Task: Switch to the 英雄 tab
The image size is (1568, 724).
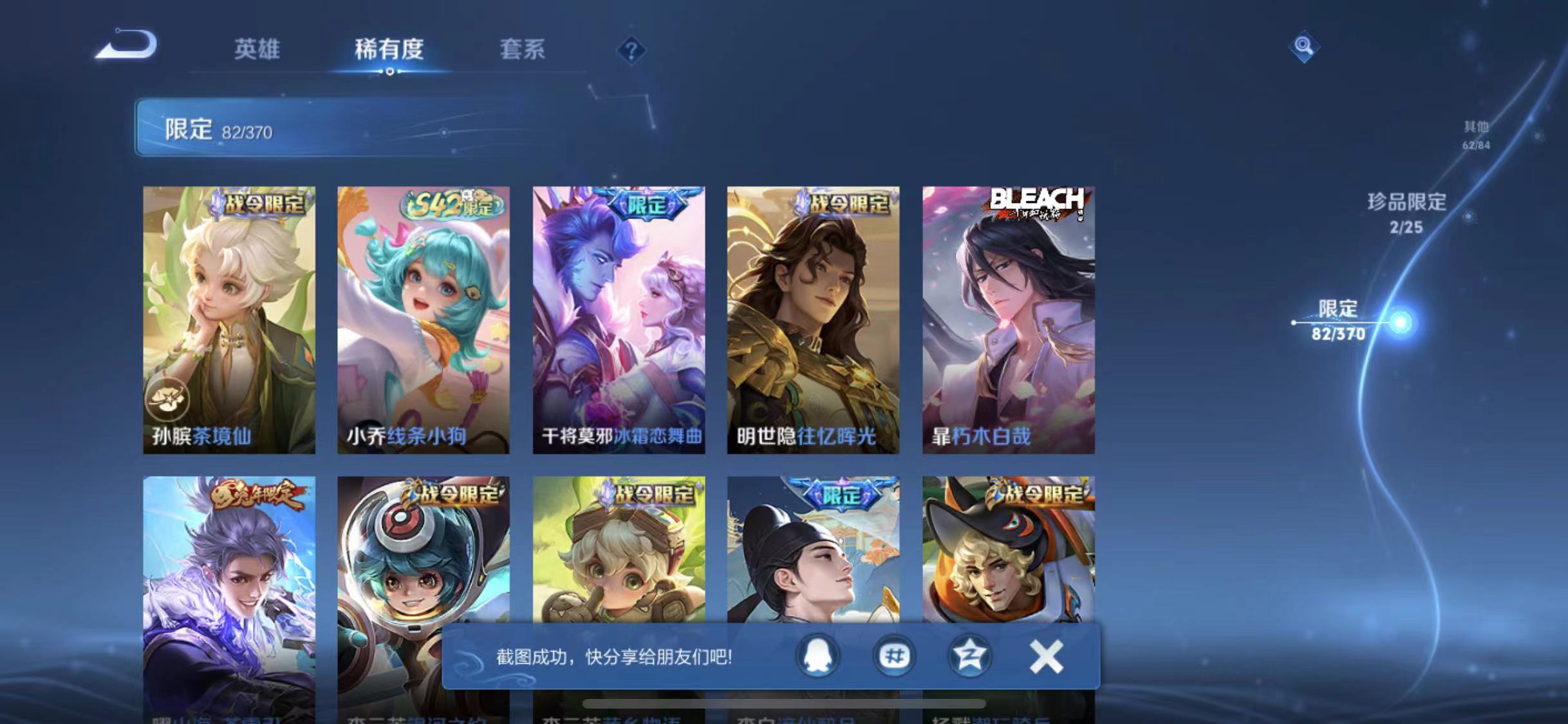Action: click(257, 50)
